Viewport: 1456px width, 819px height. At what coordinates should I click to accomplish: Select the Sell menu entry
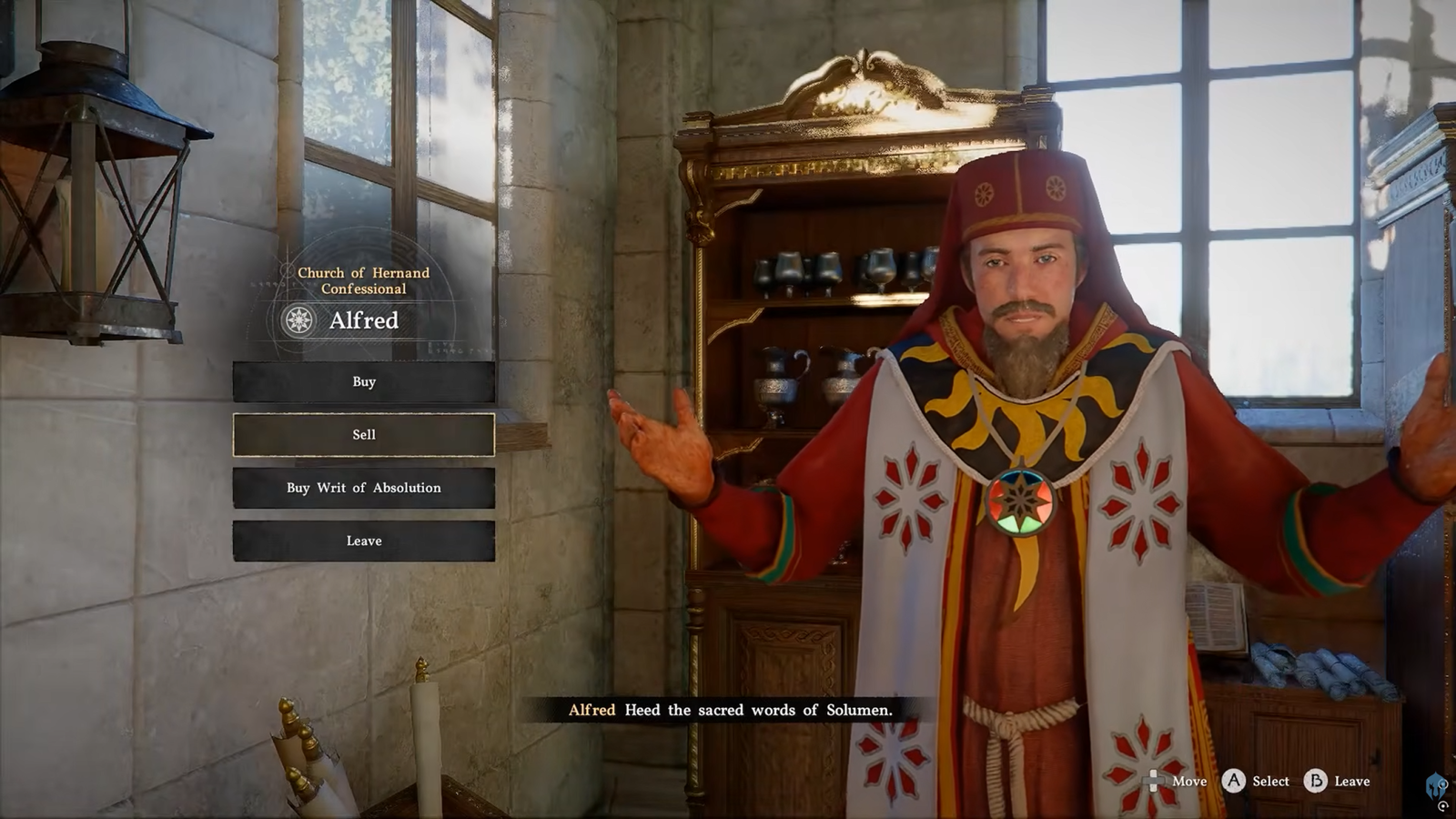(x=363, y=435)
